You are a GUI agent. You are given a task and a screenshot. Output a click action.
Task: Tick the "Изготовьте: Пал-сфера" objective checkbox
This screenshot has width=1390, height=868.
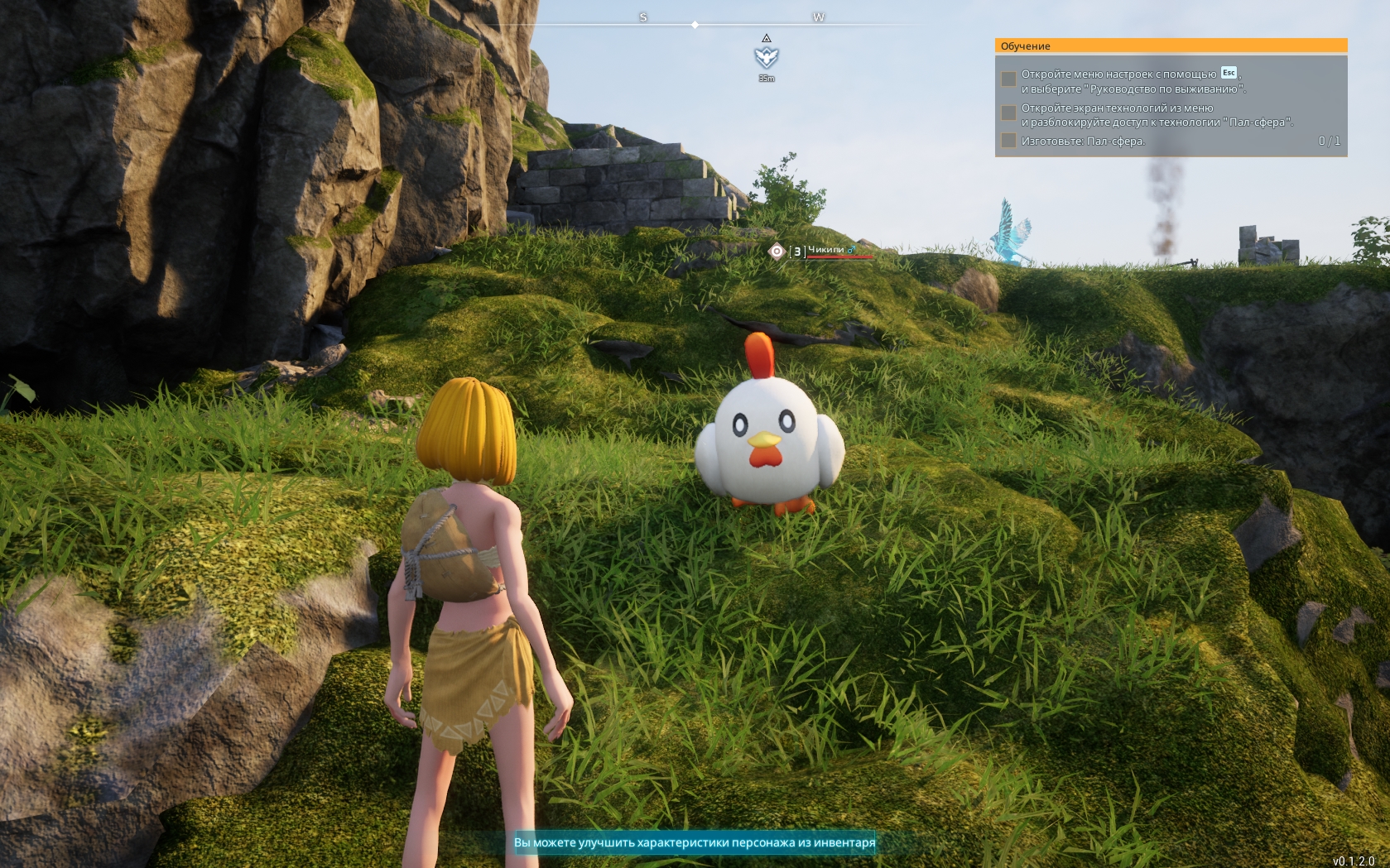[x=1008, y=141]
